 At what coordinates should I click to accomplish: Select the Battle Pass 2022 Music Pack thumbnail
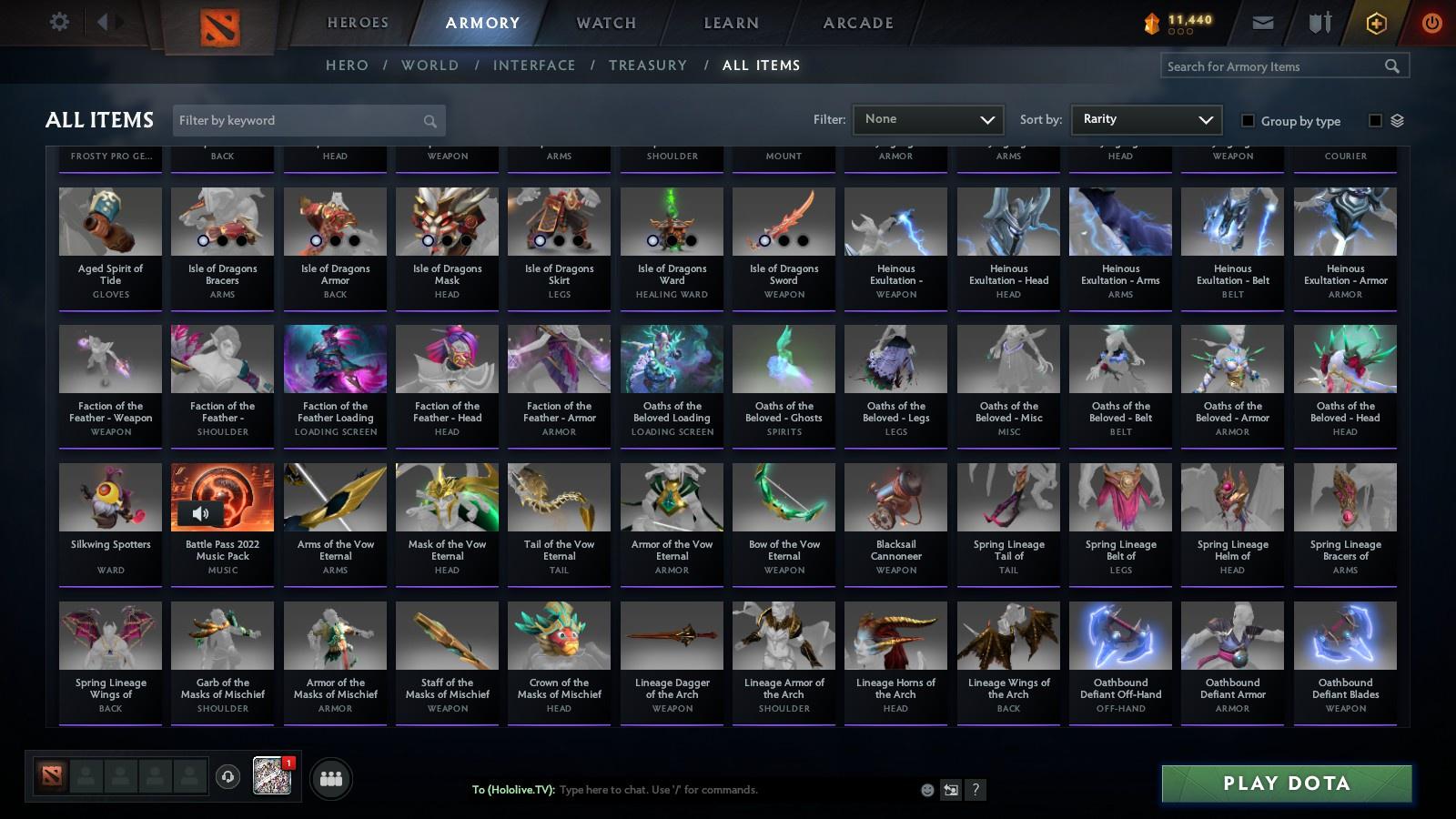(222, 496)
